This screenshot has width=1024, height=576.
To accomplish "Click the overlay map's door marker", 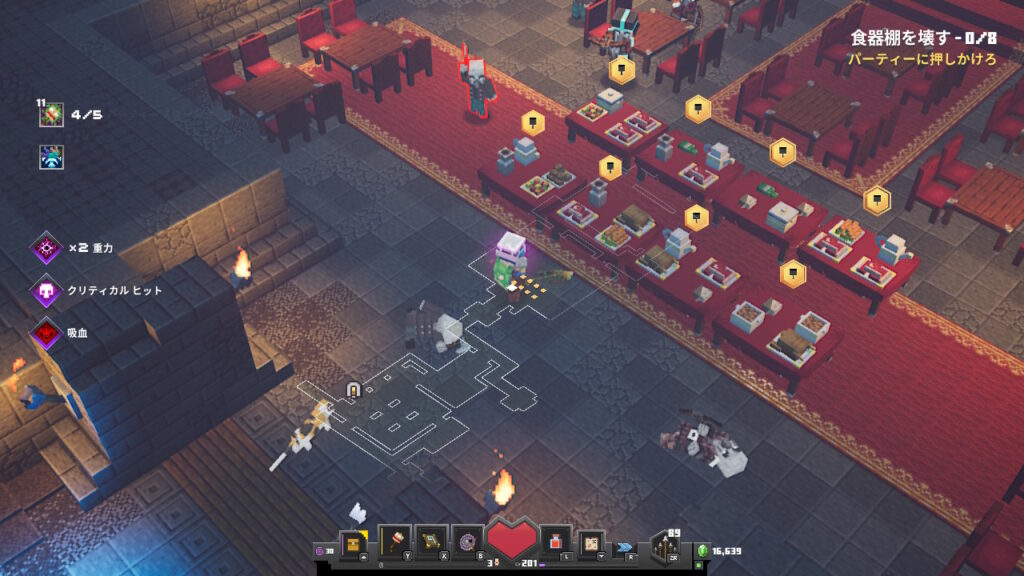I will coord(352,389).
